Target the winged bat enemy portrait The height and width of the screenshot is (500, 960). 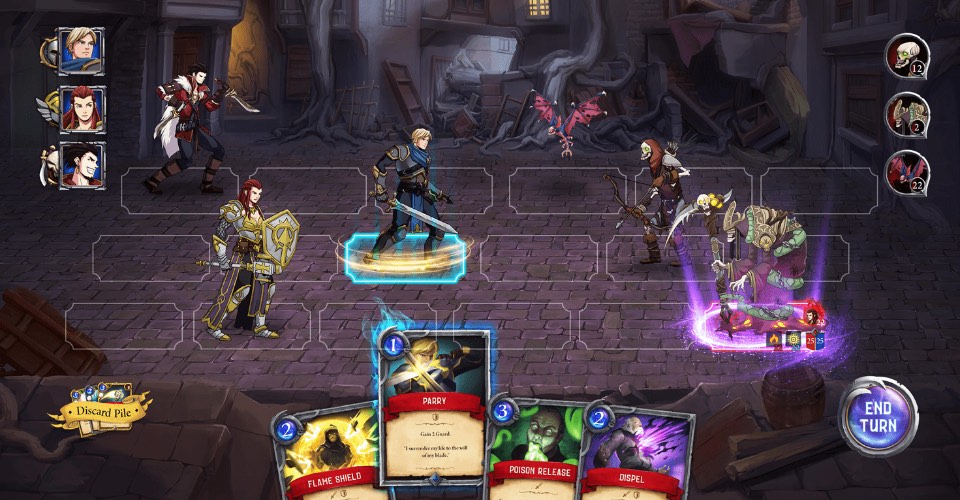click(x=907, y=171)
